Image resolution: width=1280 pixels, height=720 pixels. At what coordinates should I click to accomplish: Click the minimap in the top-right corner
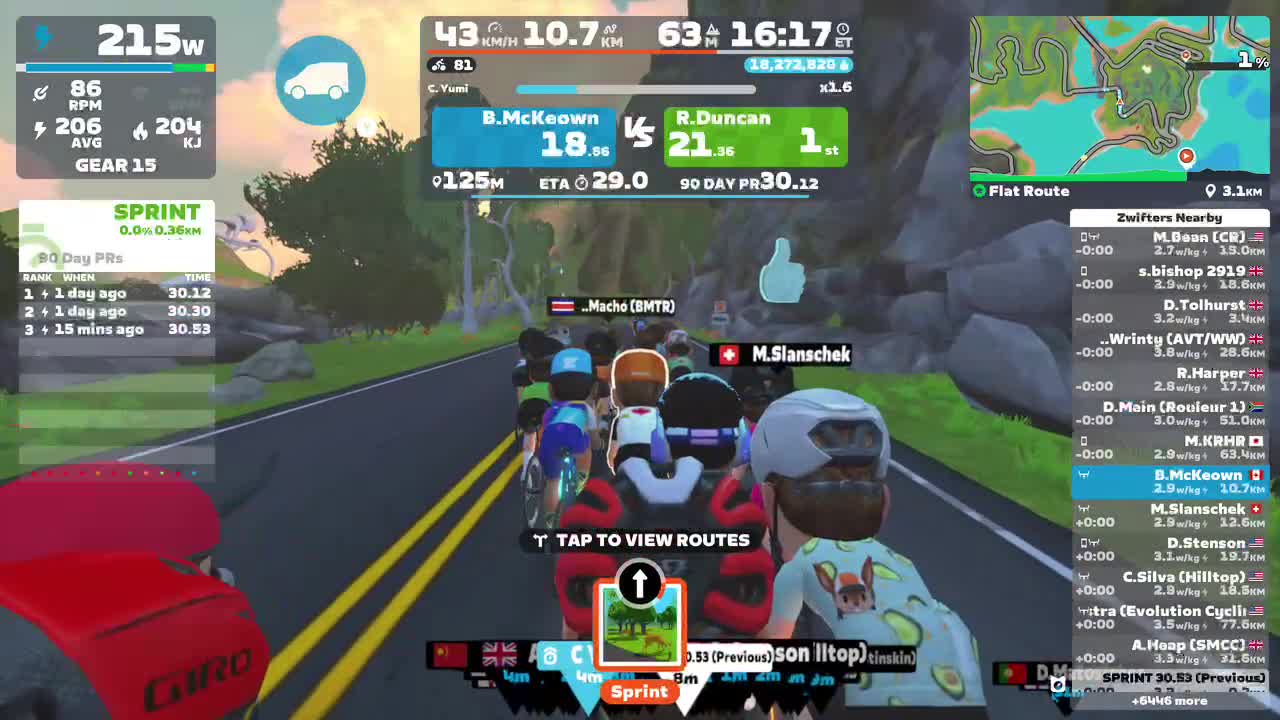point(1118,95)
